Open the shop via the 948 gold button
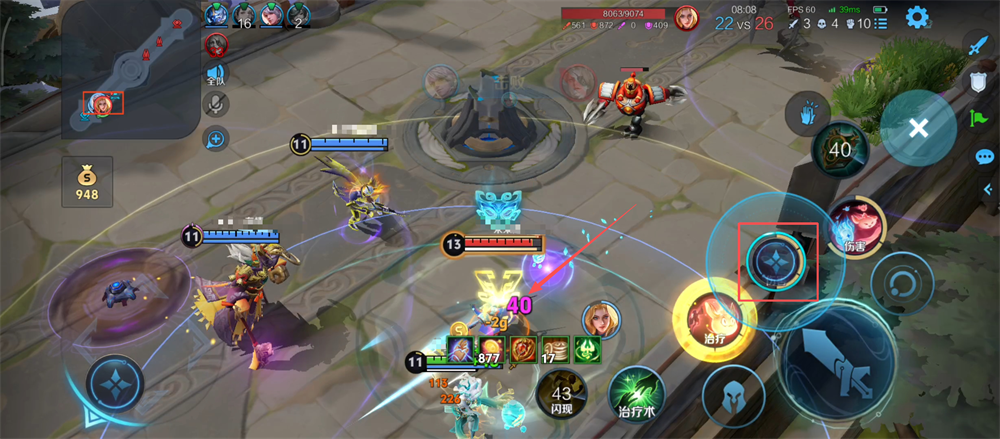Viewport: 1000px width, 439px height. click(87, 181)
